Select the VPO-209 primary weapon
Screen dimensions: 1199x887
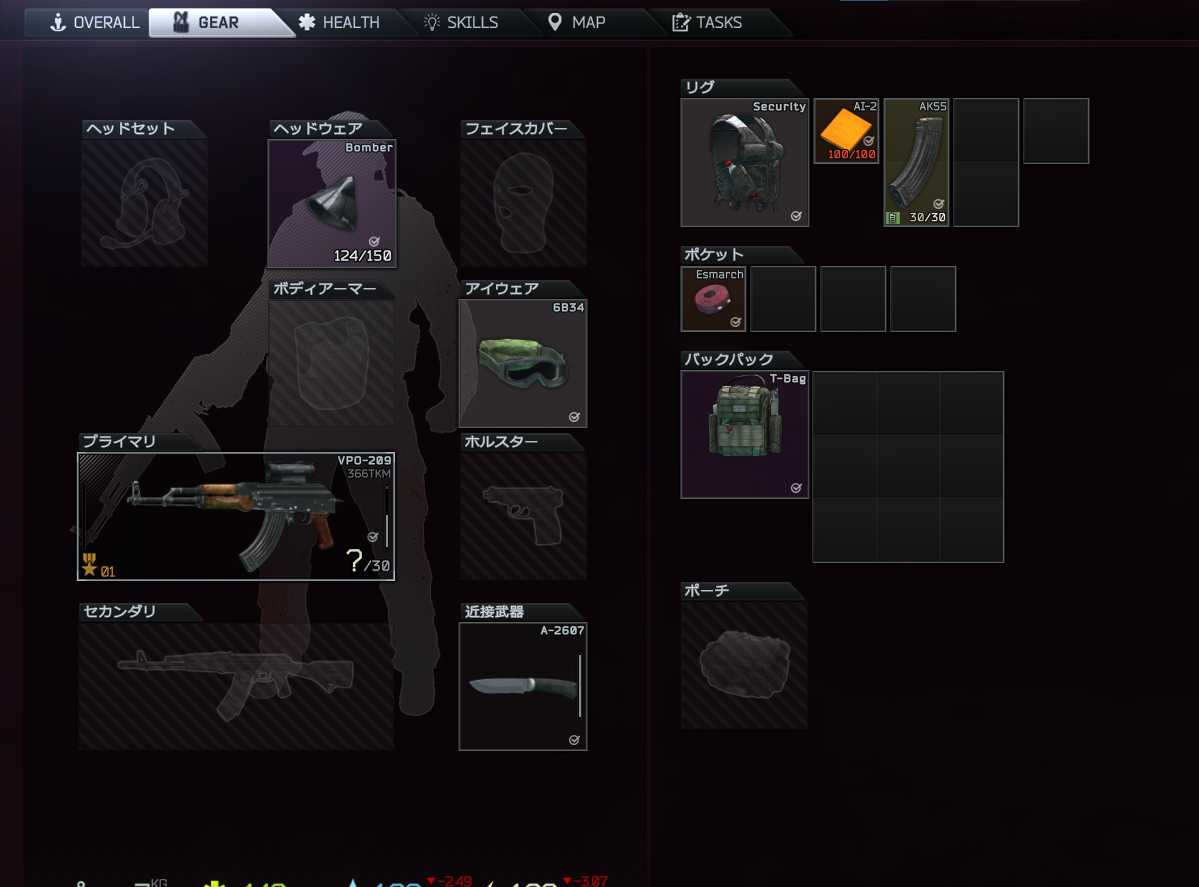coord(236,516)
